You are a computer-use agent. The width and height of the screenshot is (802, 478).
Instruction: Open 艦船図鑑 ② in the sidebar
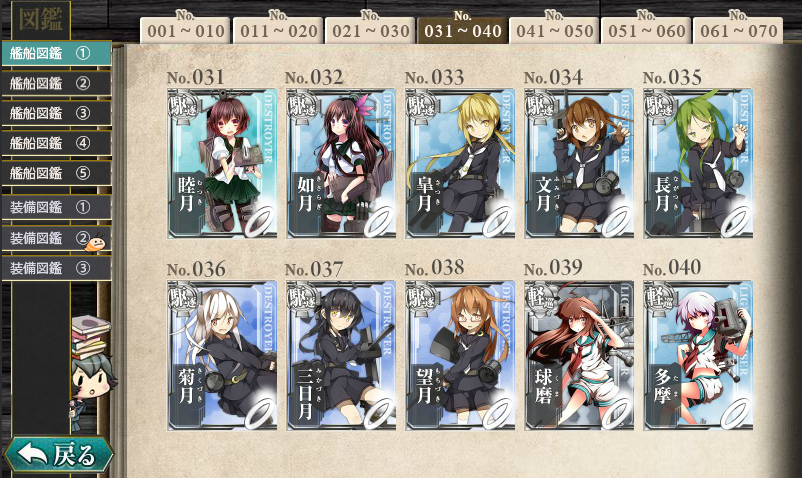tap(55, 83)
